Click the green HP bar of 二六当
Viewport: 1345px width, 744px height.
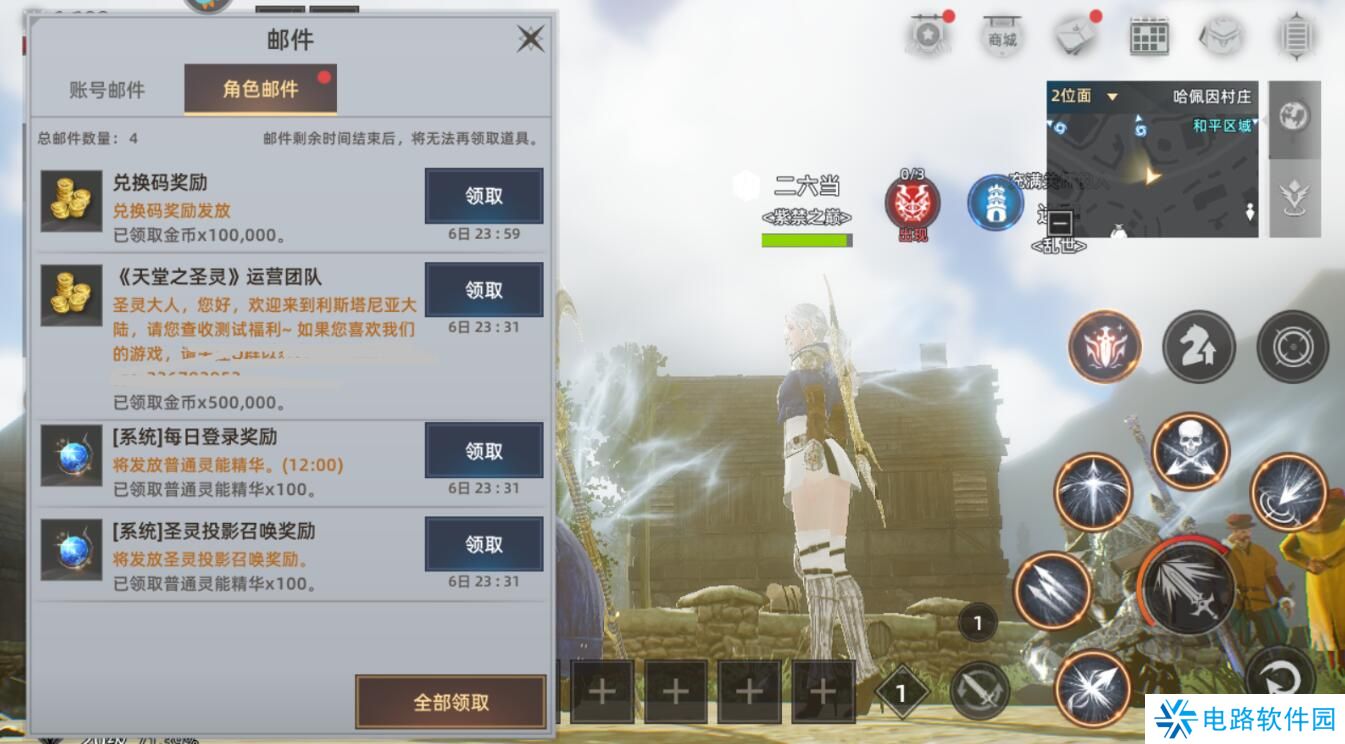(x=806, y=239)
